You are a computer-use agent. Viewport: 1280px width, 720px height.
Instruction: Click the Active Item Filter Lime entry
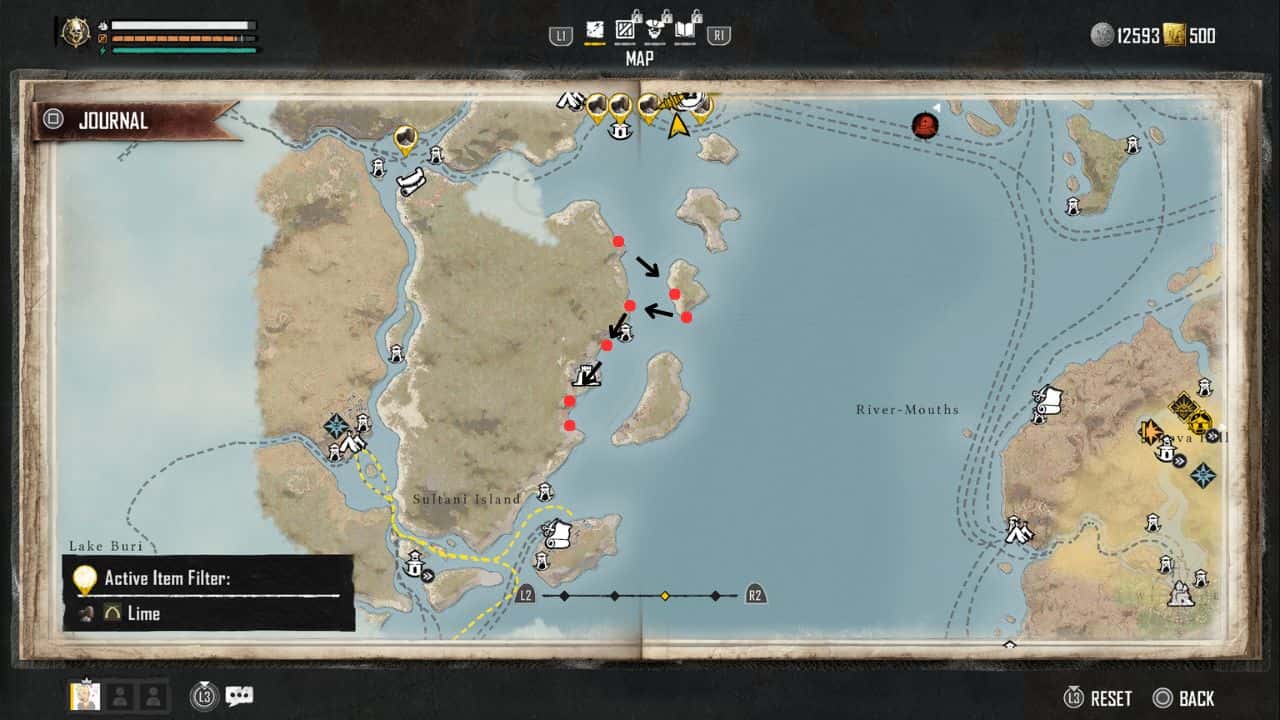pyautogui.click(x=143, y=613)
